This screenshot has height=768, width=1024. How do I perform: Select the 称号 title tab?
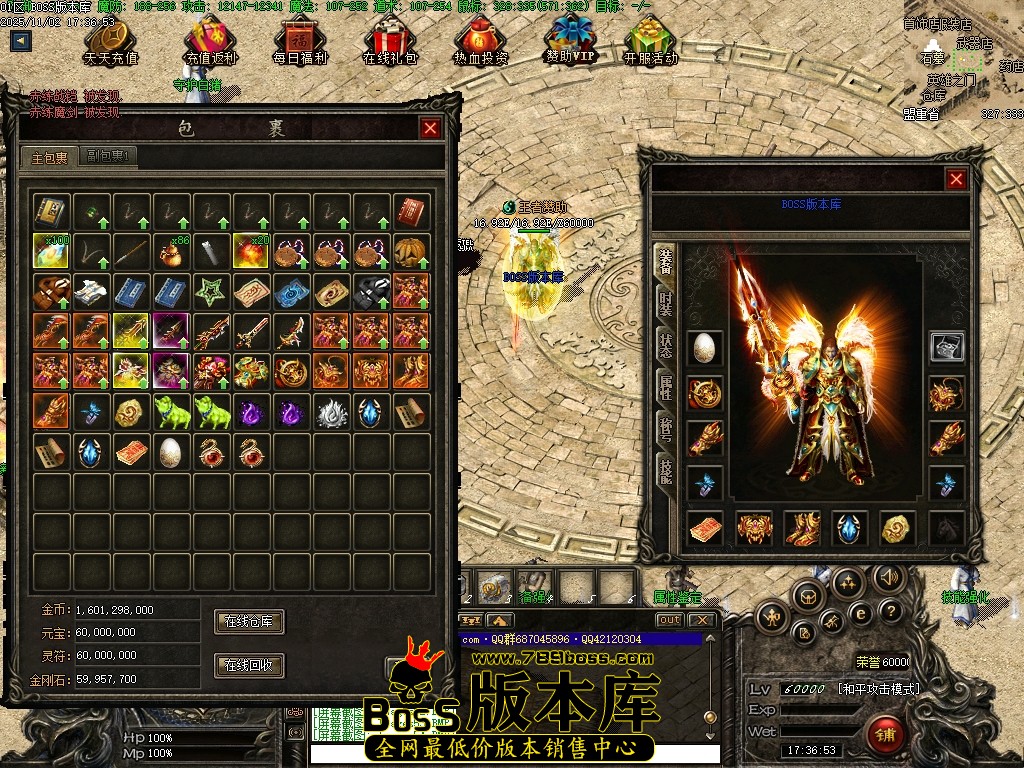[x=665, y=427]
